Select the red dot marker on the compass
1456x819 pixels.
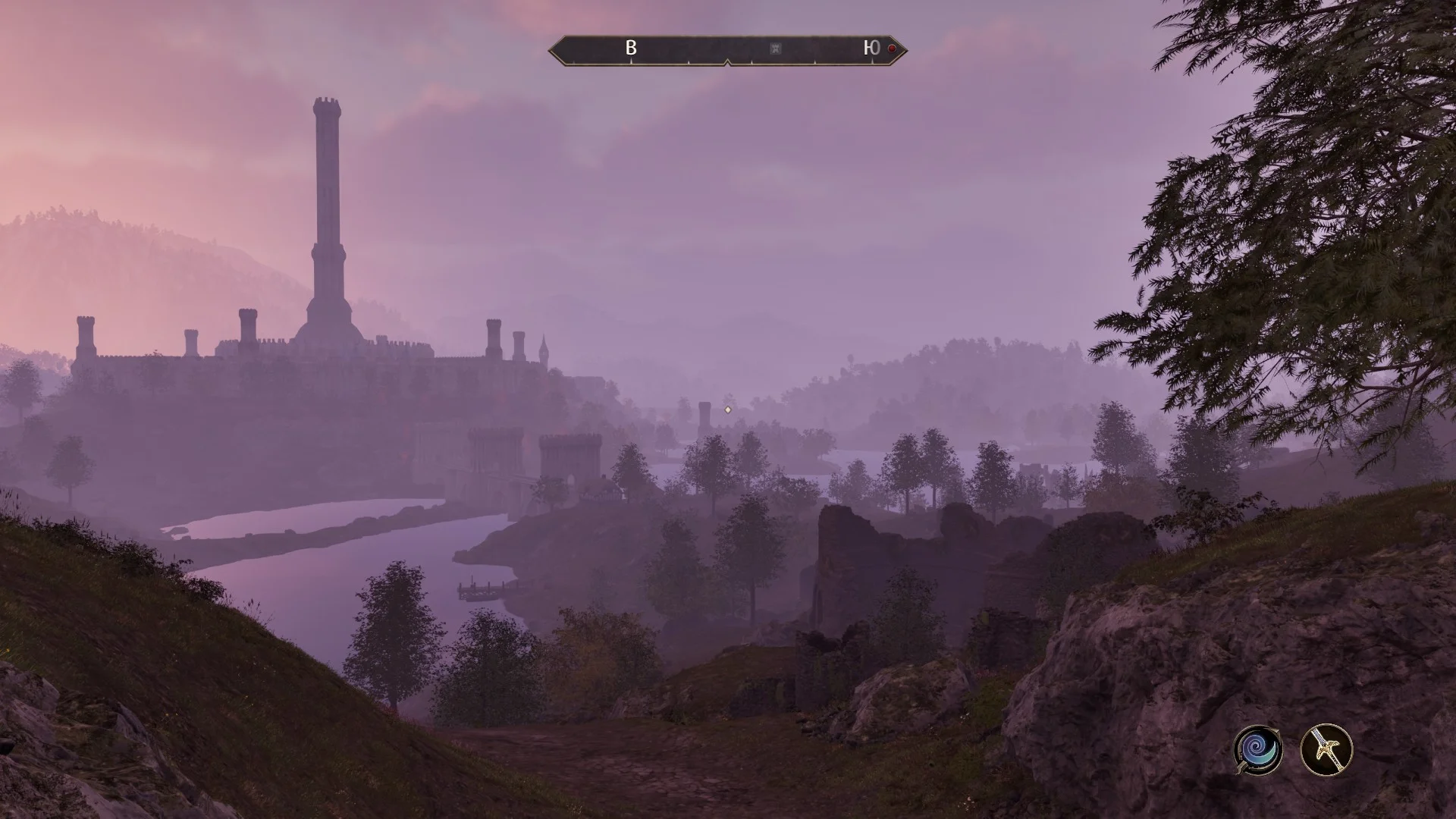coord(892,49)
